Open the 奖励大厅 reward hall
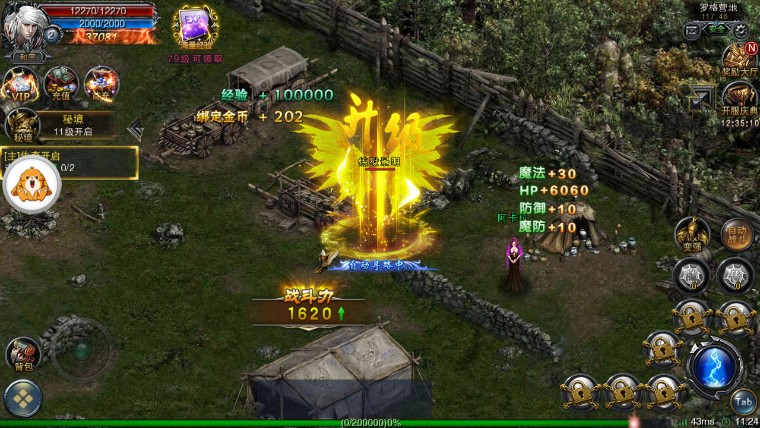This screenshot has width=760, height=428. pos(739,58)
